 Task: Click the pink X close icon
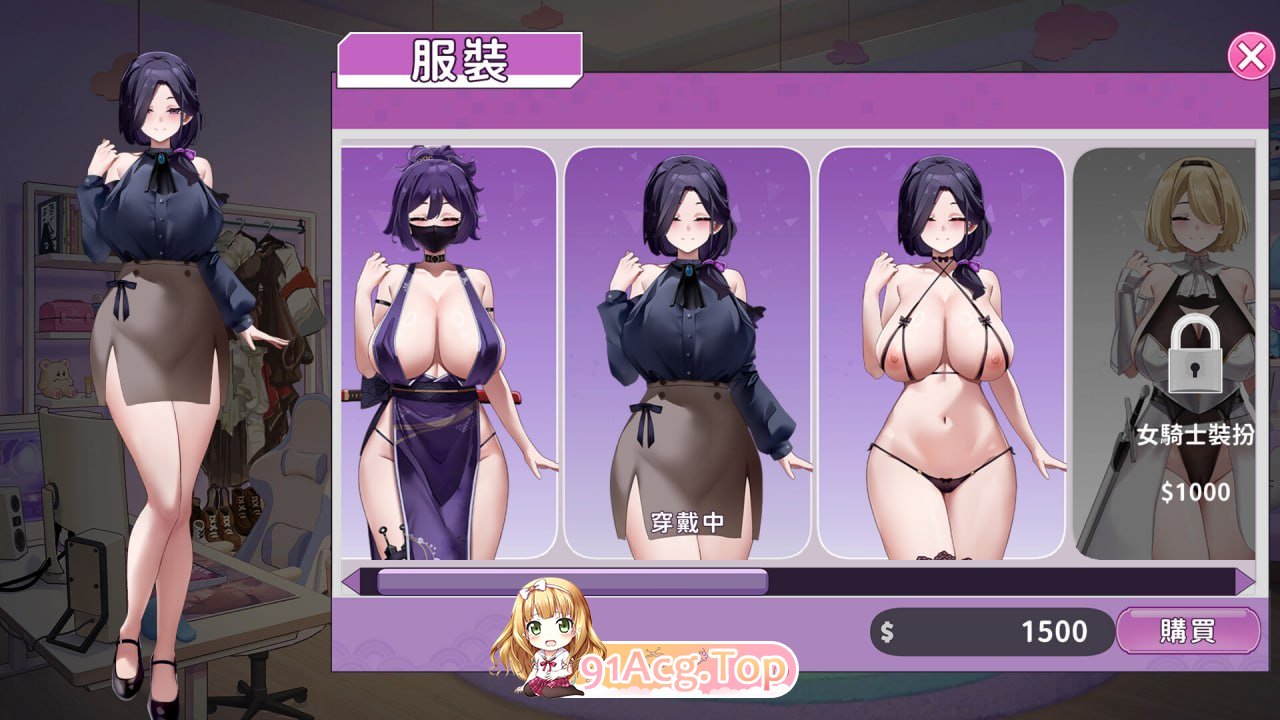[1251, 57]
